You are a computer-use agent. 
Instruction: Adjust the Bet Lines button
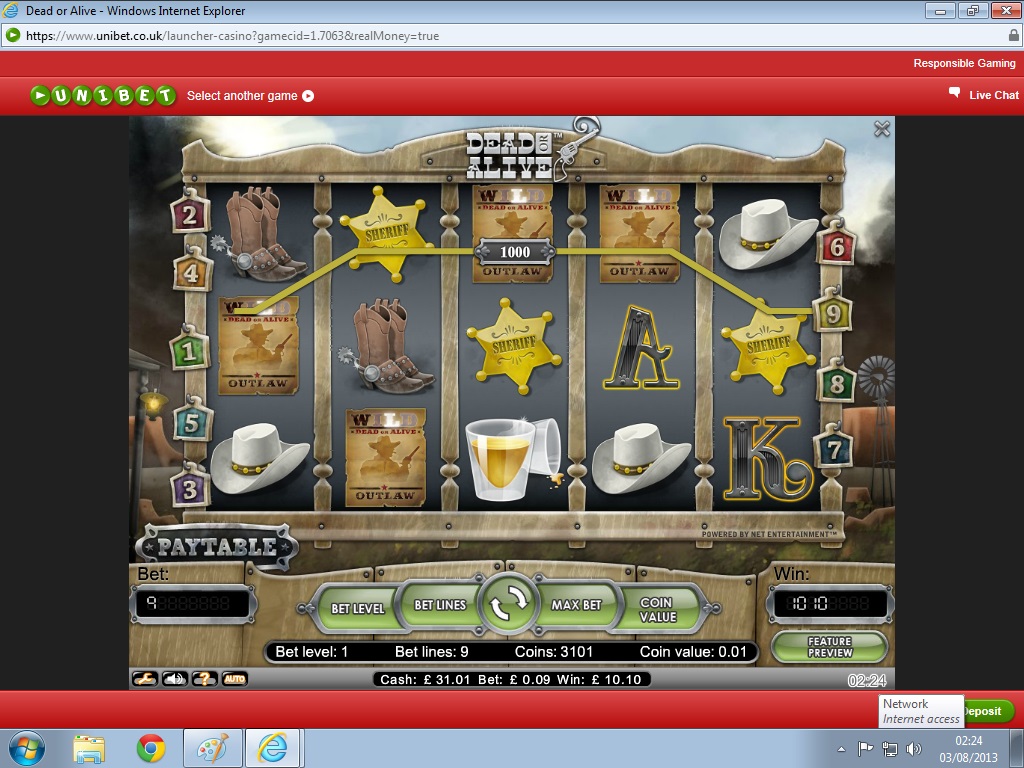pos(440,605)
